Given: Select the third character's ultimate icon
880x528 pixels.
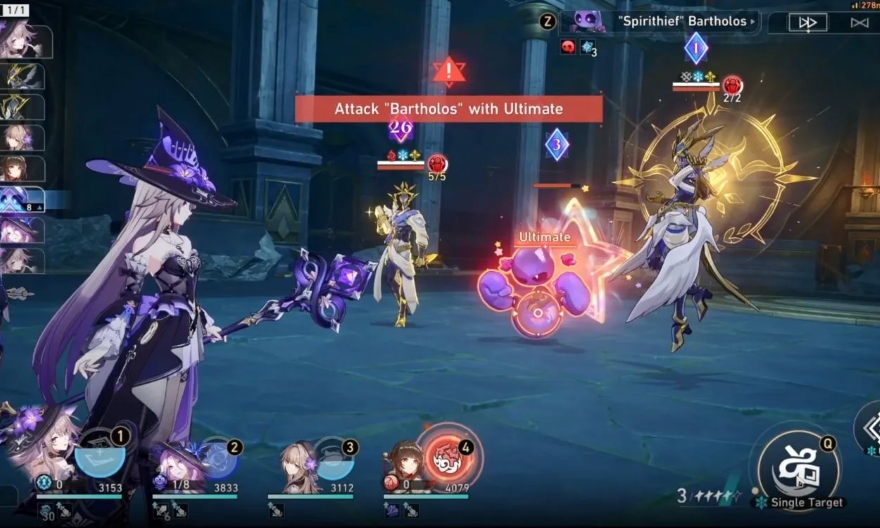Looking at the screenshot, I should click(335, 458).
